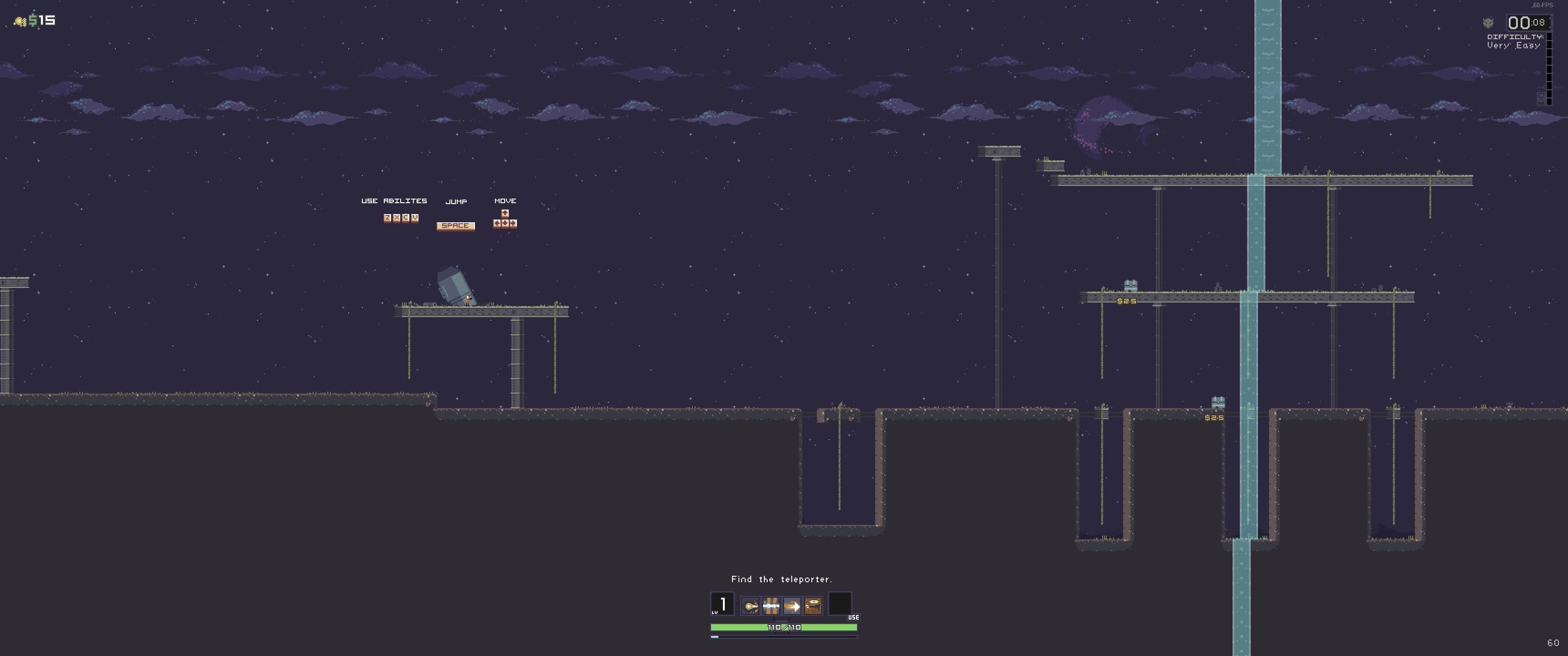Activate the Double Tap bullet skill icon
The image size is (1568, 656).
(x=751, y=605)
